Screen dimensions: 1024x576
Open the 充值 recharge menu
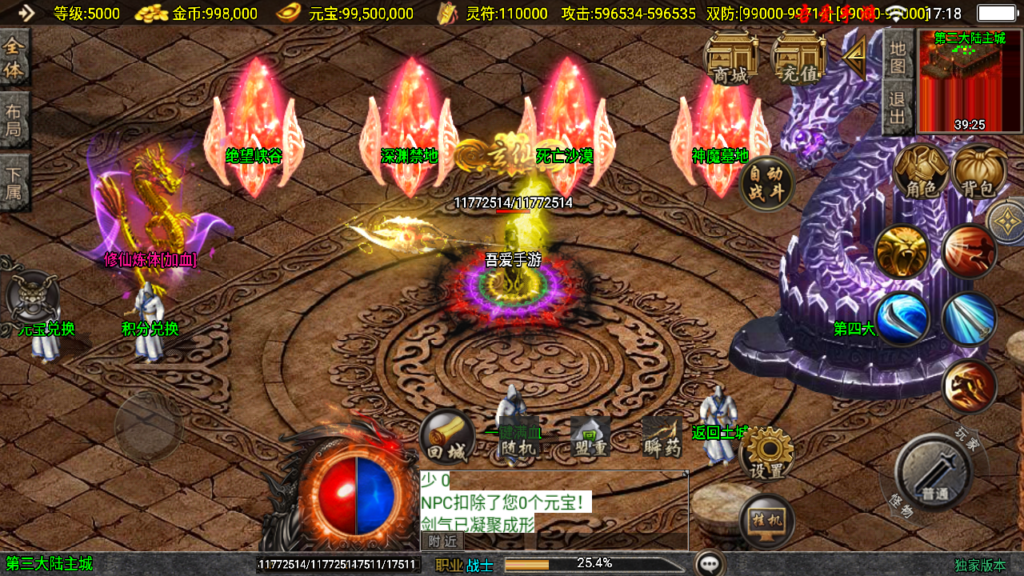[x=797, y=57]
